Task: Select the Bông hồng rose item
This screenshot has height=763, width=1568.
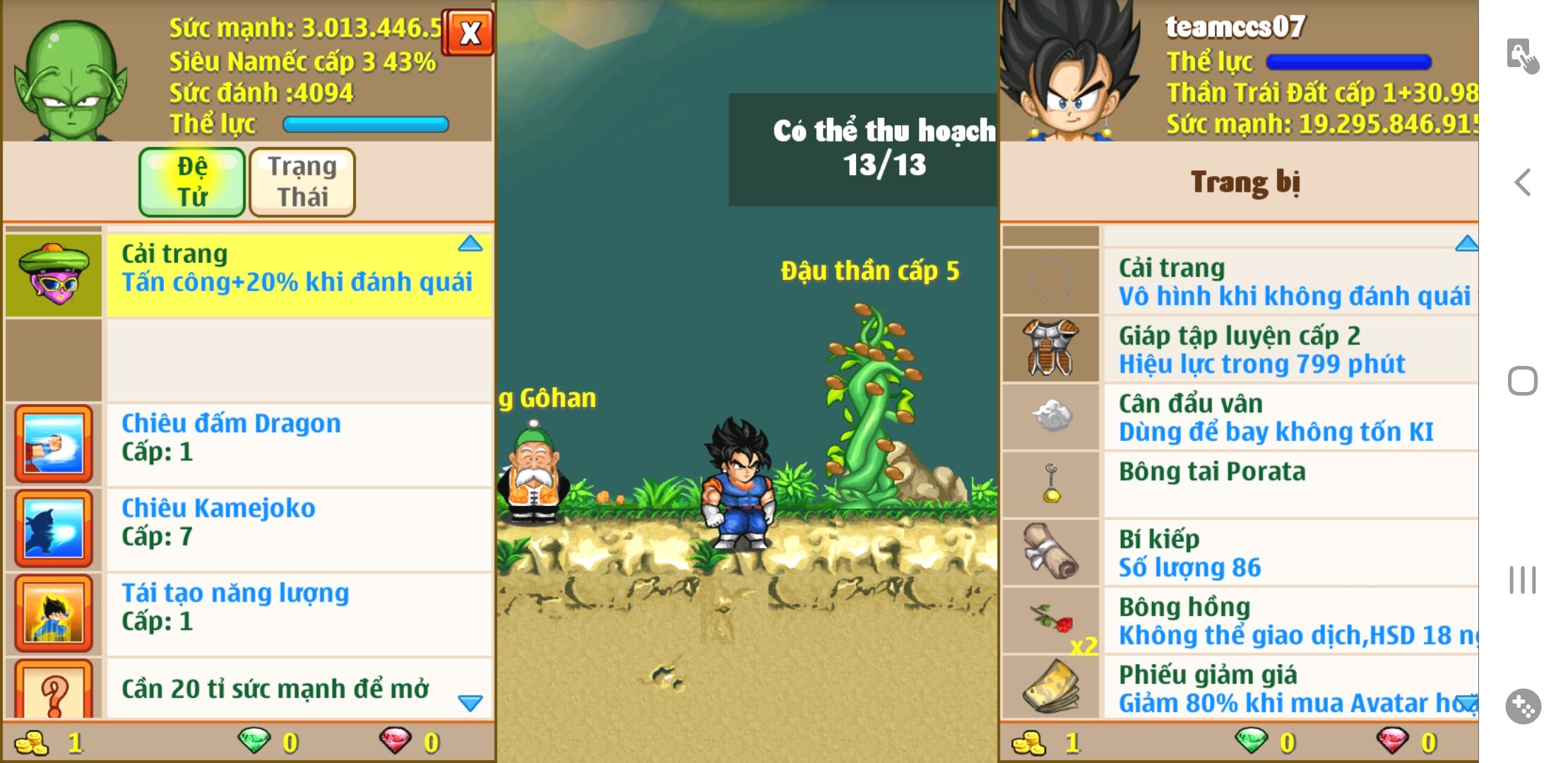Action: [x=1289, y=620]
